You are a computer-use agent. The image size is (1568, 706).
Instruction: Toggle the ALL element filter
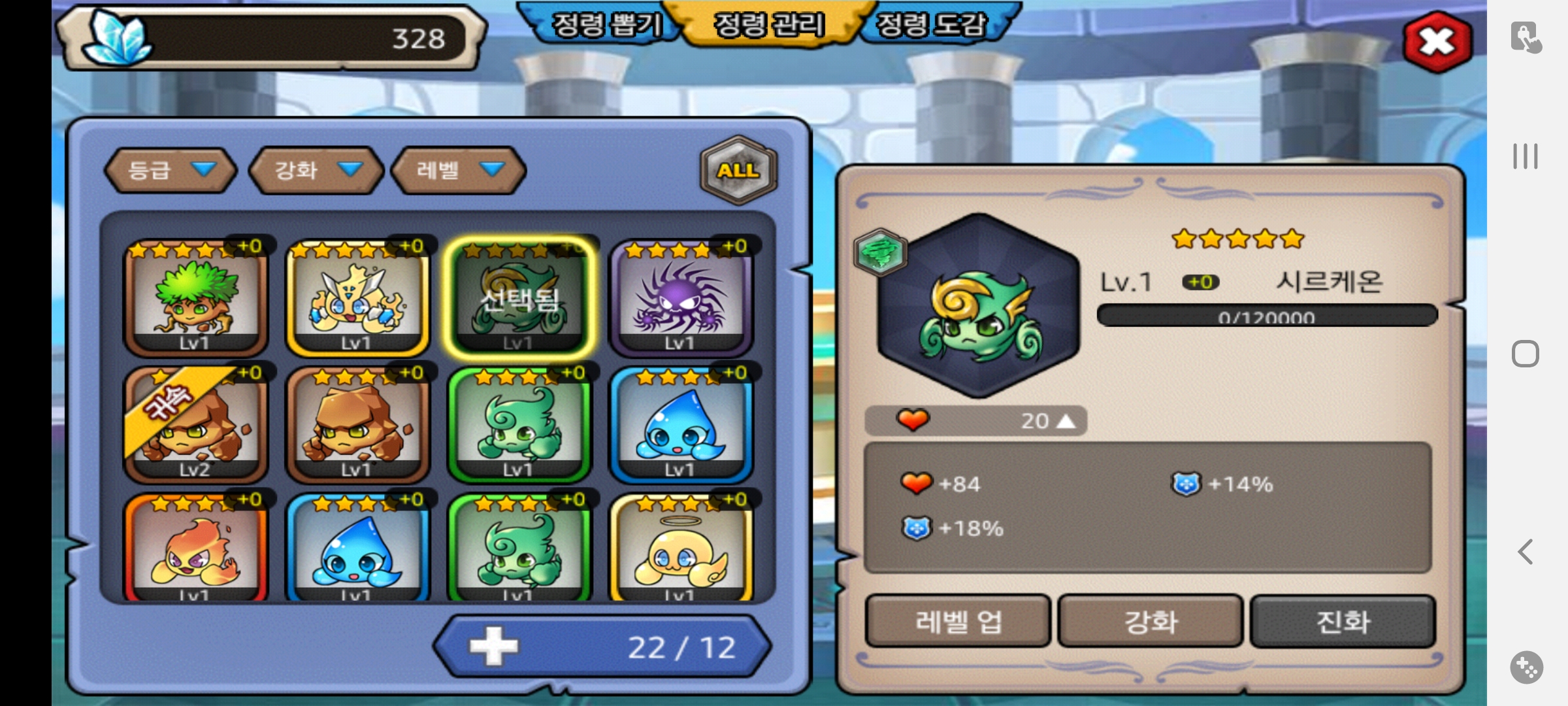coord(738,170)
